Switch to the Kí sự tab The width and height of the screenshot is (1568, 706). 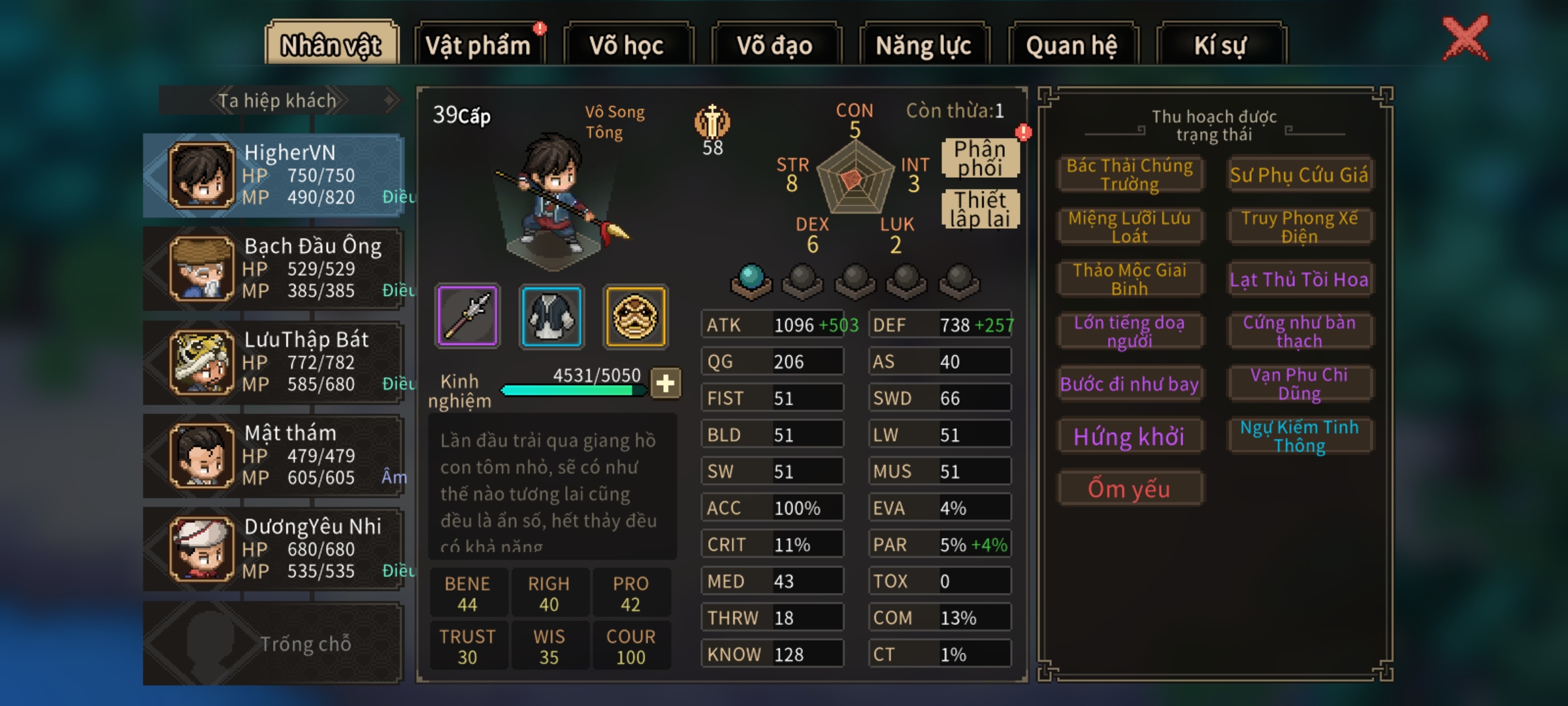click(1220, 44)
